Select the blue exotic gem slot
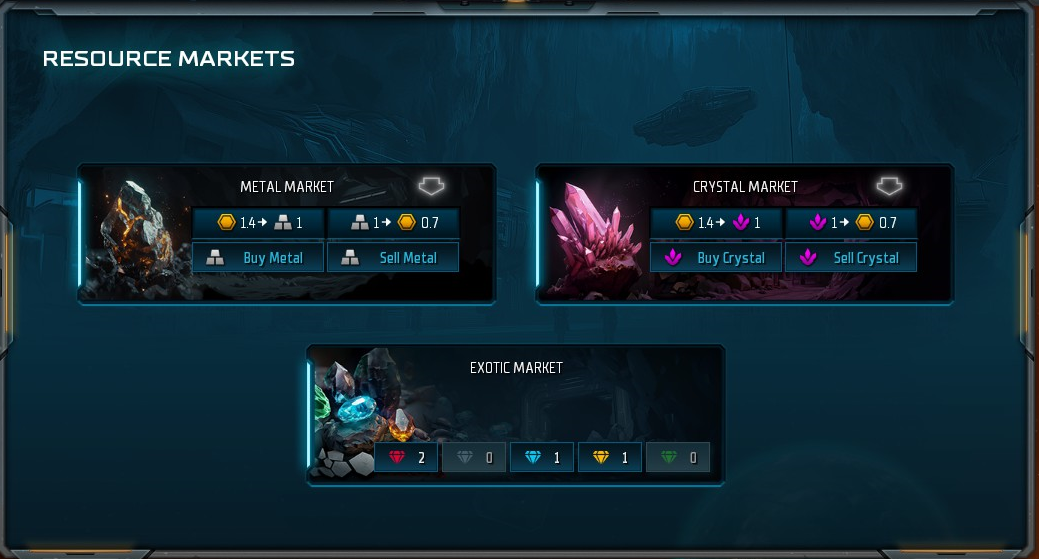This screenshot has width=1039, height=559. pos(542,458)
